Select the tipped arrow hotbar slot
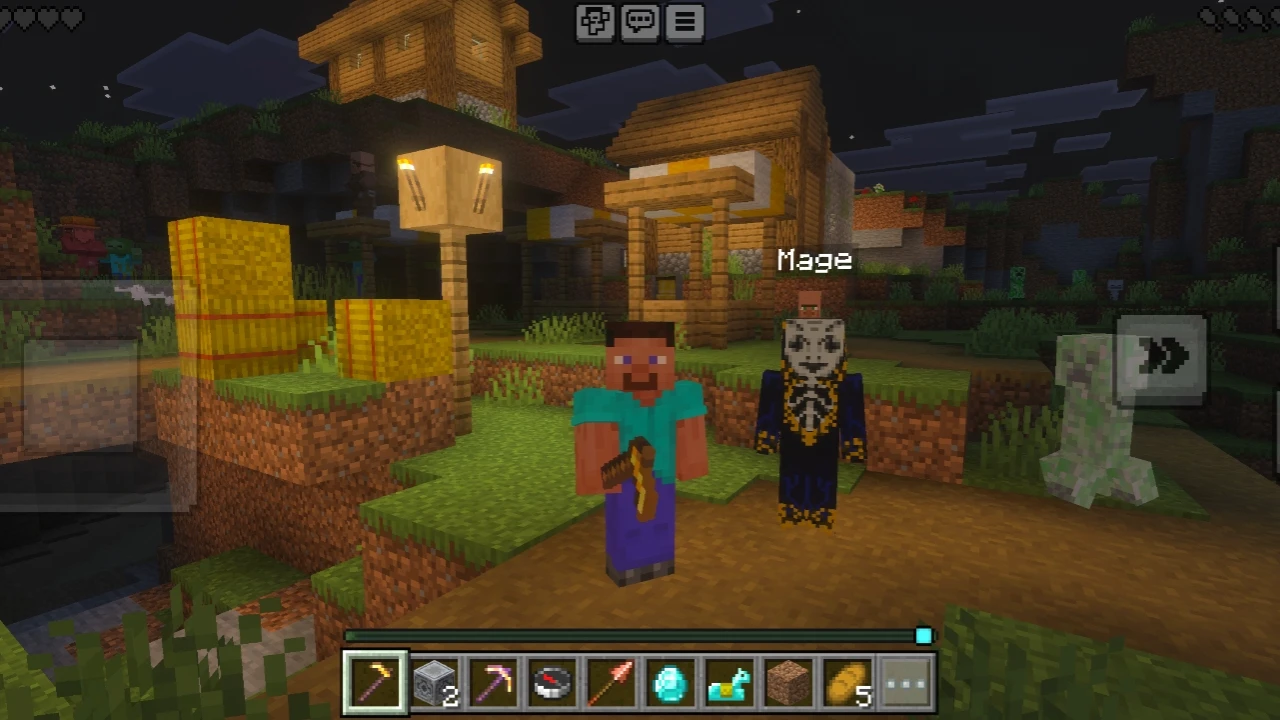 pos(612,683)
